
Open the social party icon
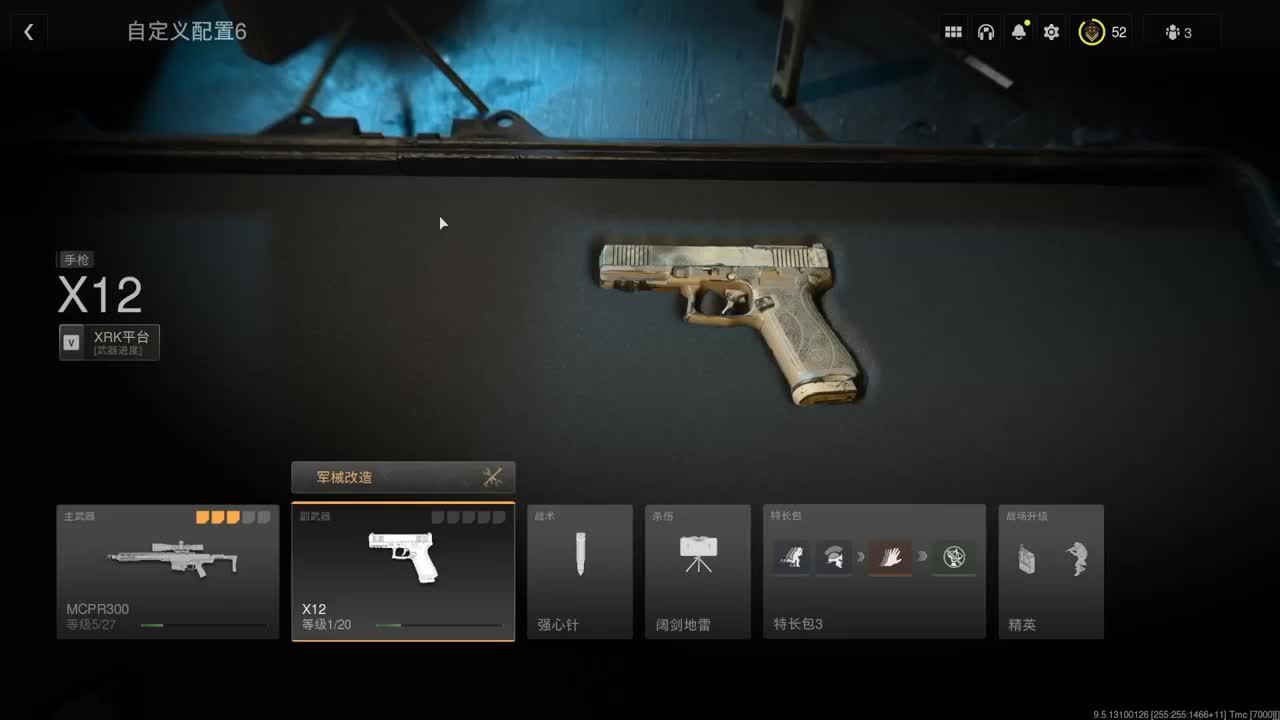pos(1179,32)
